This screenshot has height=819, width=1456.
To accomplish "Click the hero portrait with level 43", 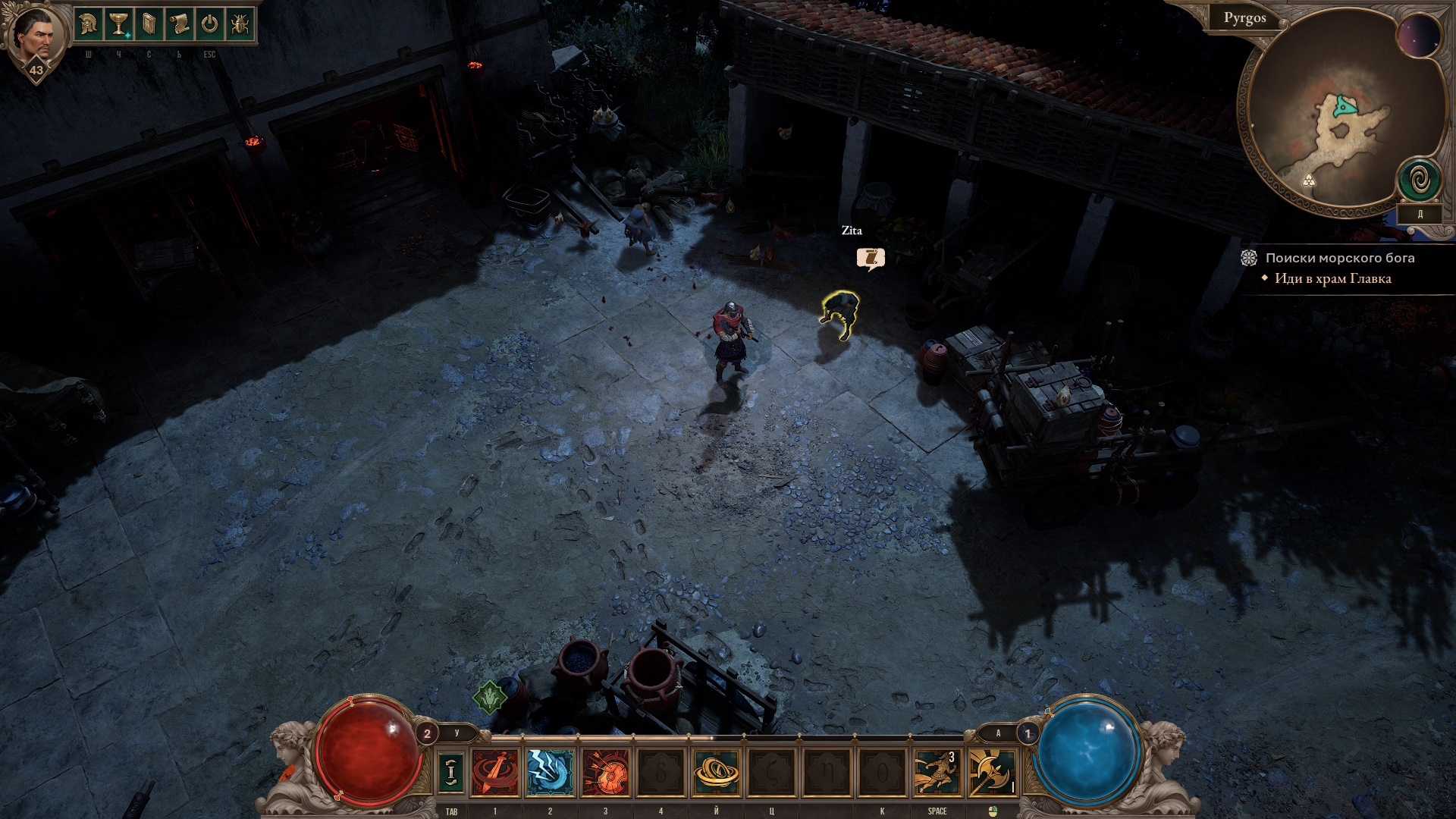I will tap(34, 38).
